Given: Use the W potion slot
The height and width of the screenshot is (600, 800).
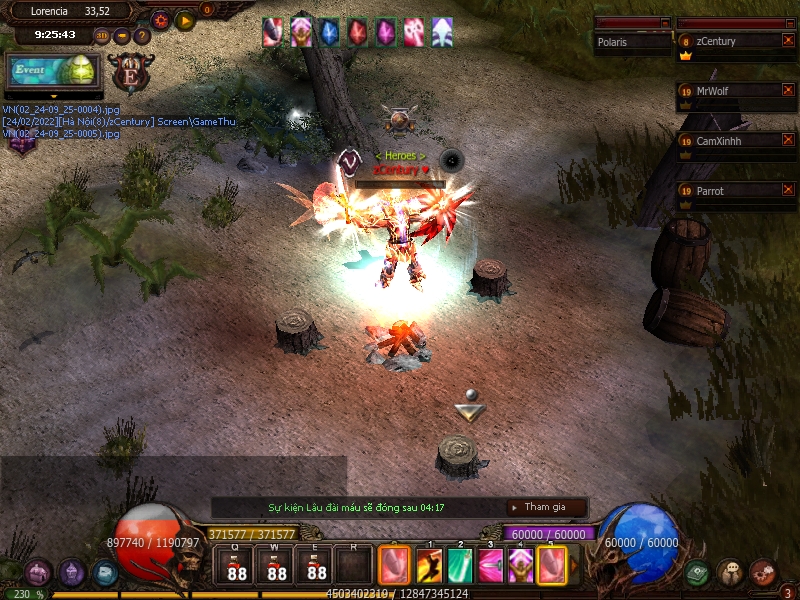Looking at the screenshot, I should click(276, 565).
